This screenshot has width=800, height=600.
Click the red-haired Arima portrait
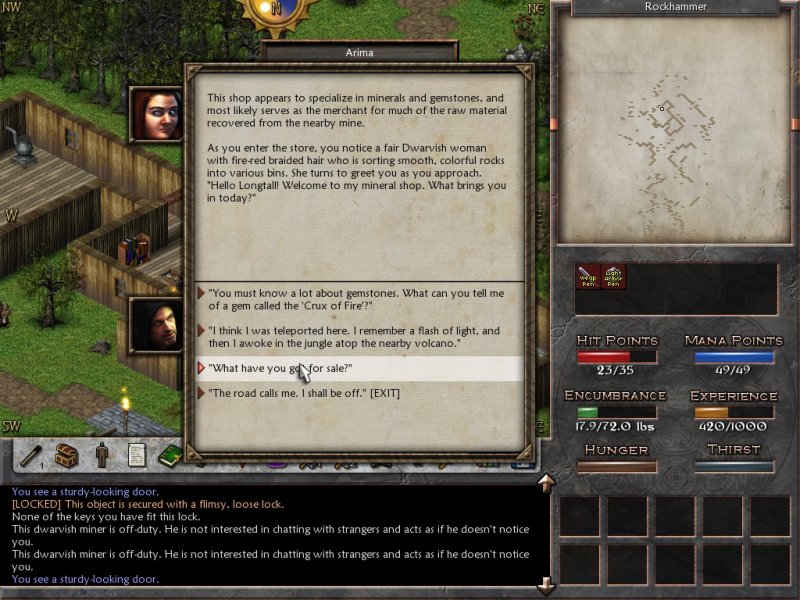155,113
